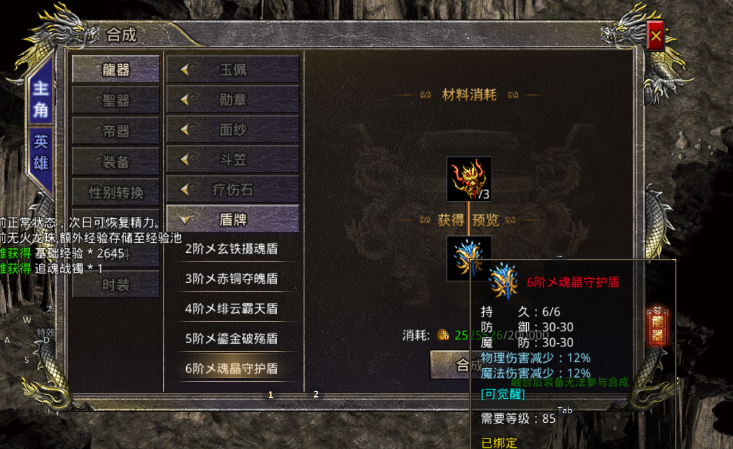733x449 pixels.
Task: Switch to the 英雄 tab
Action: [x=40, y=151]
